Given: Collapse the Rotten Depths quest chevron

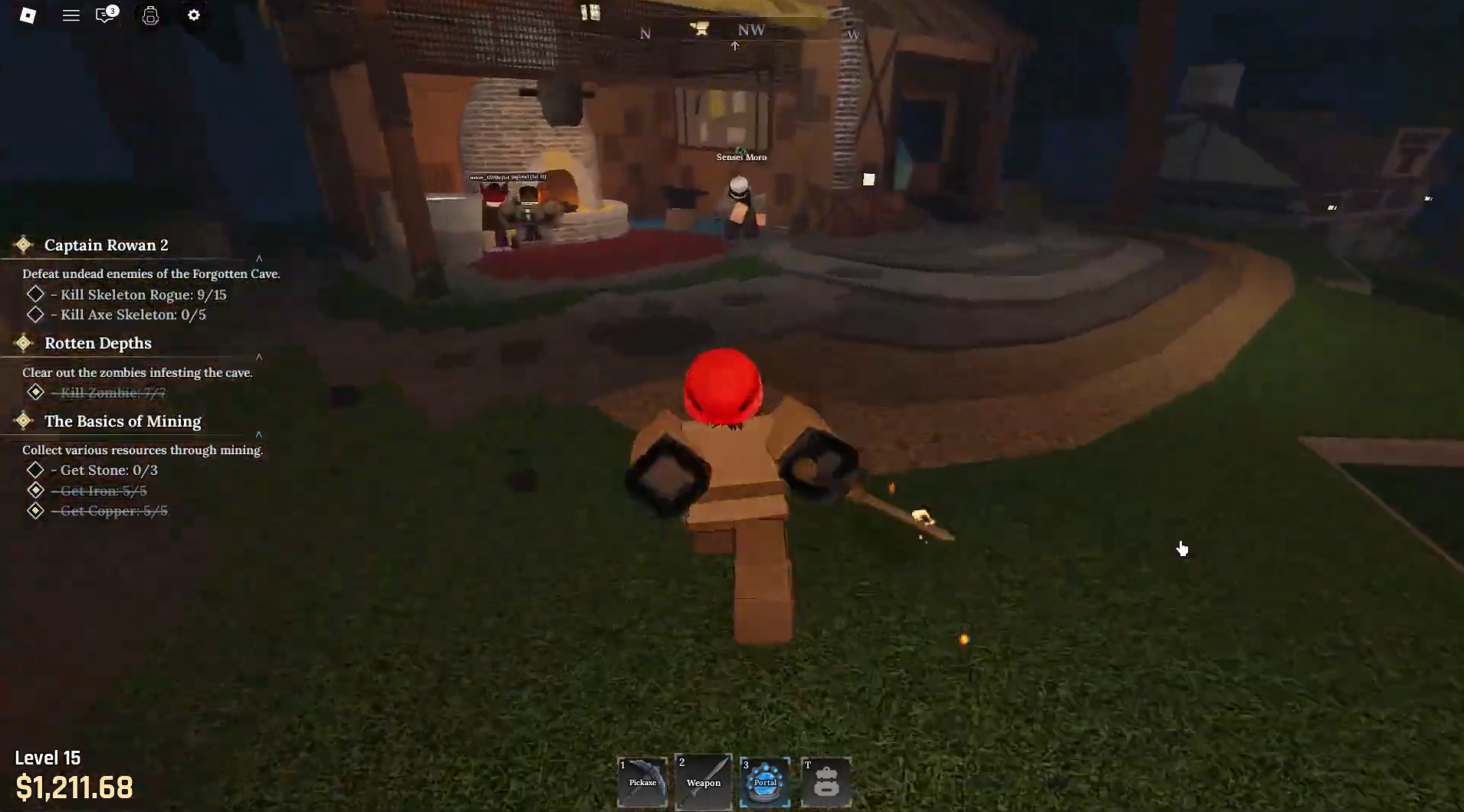Looking at the screenshot, I should click(261, 356).
